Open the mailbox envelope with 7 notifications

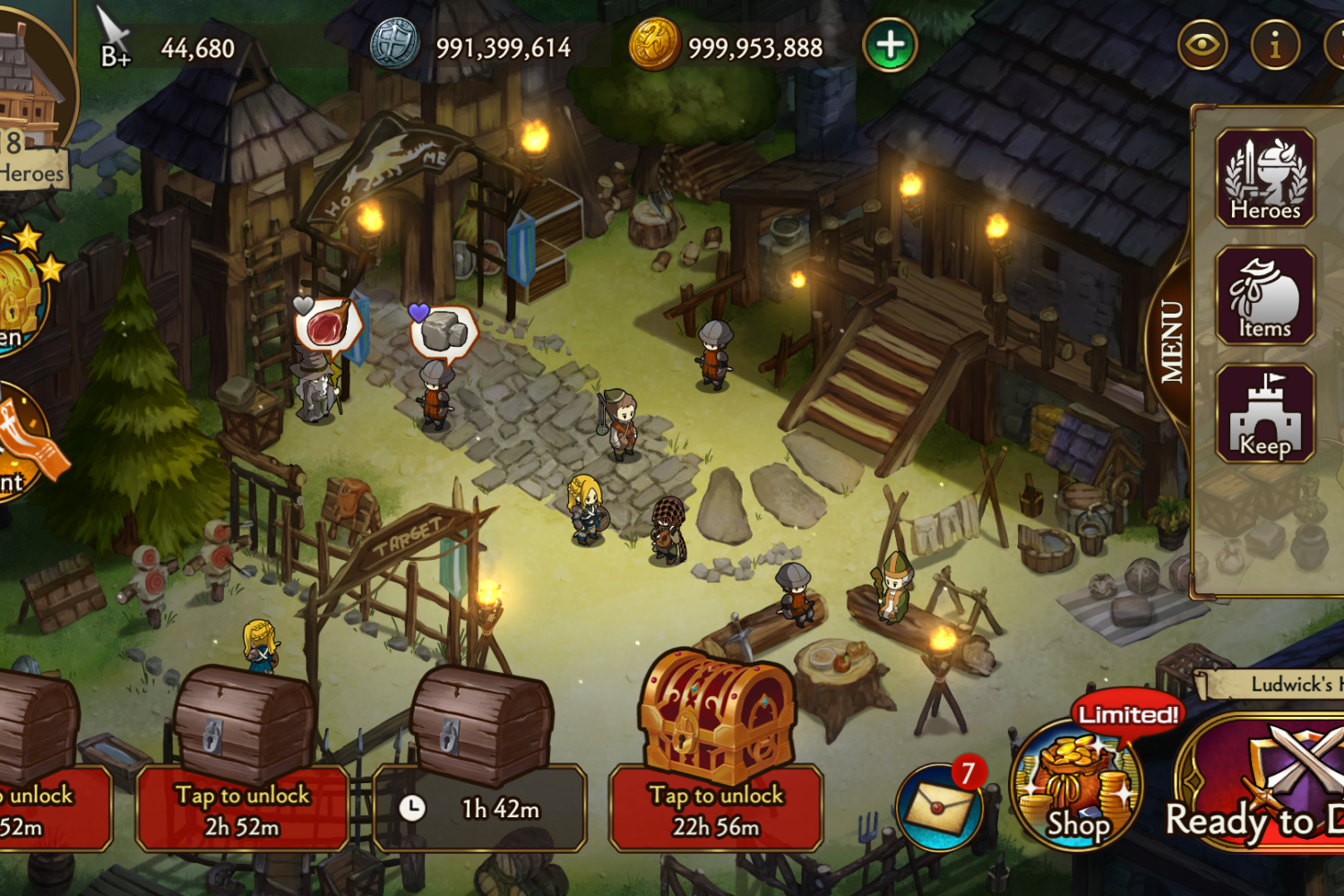pos(940,806)
